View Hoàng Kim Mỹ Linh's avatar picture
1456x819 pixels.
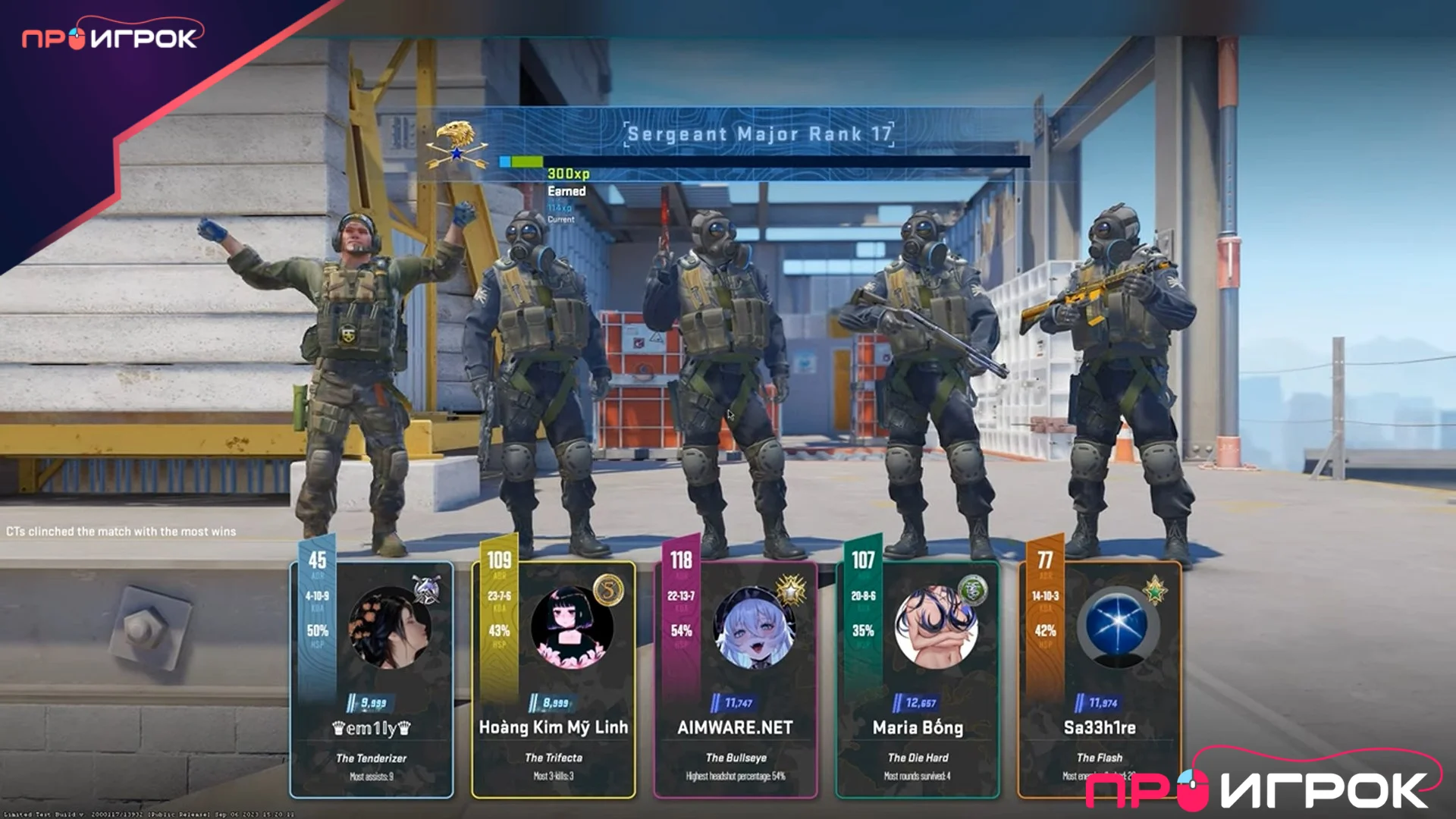pyautogui.click(x=572, y=628)
